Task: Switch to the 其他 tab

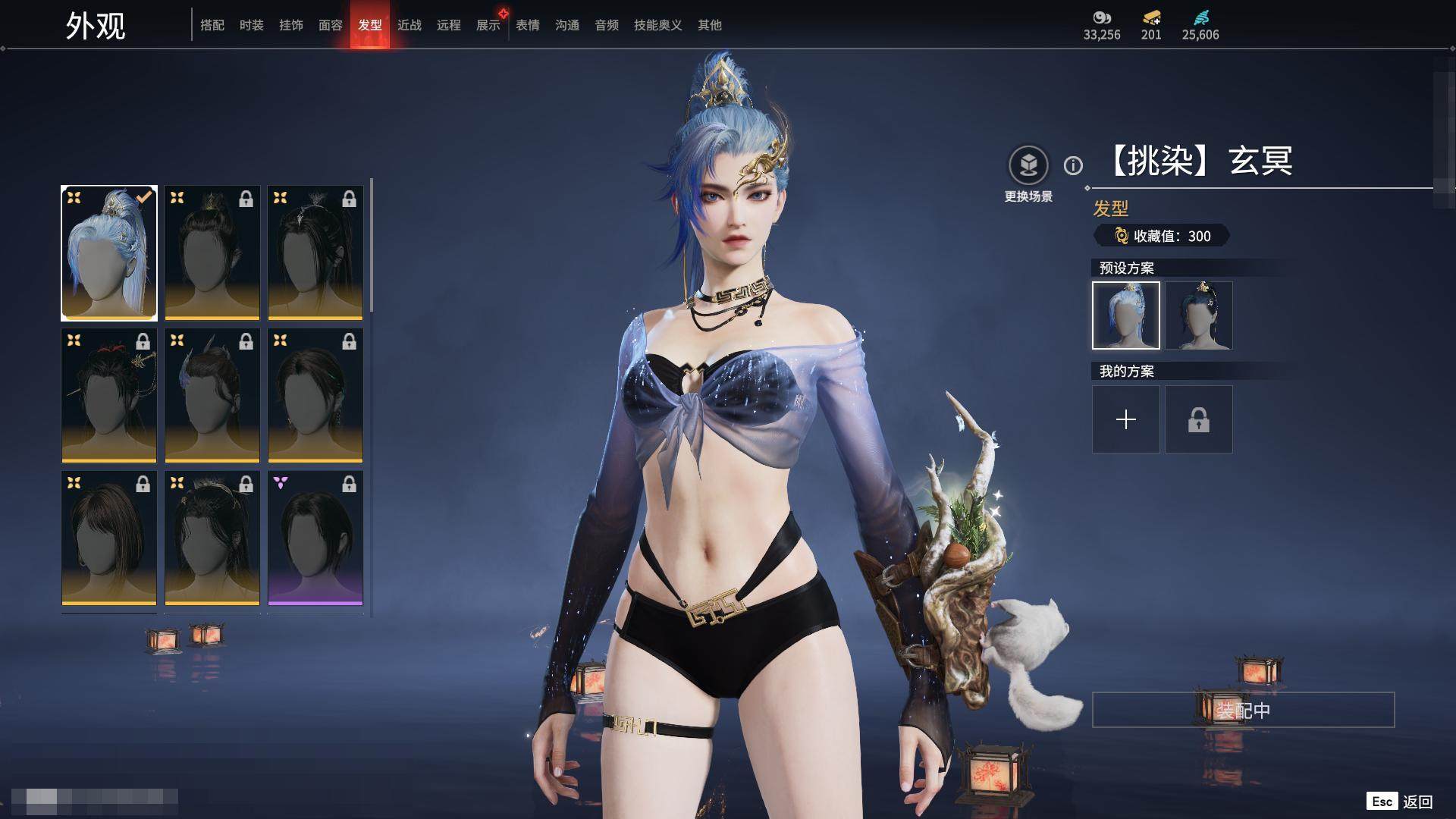Action: (x=710, y=25)
